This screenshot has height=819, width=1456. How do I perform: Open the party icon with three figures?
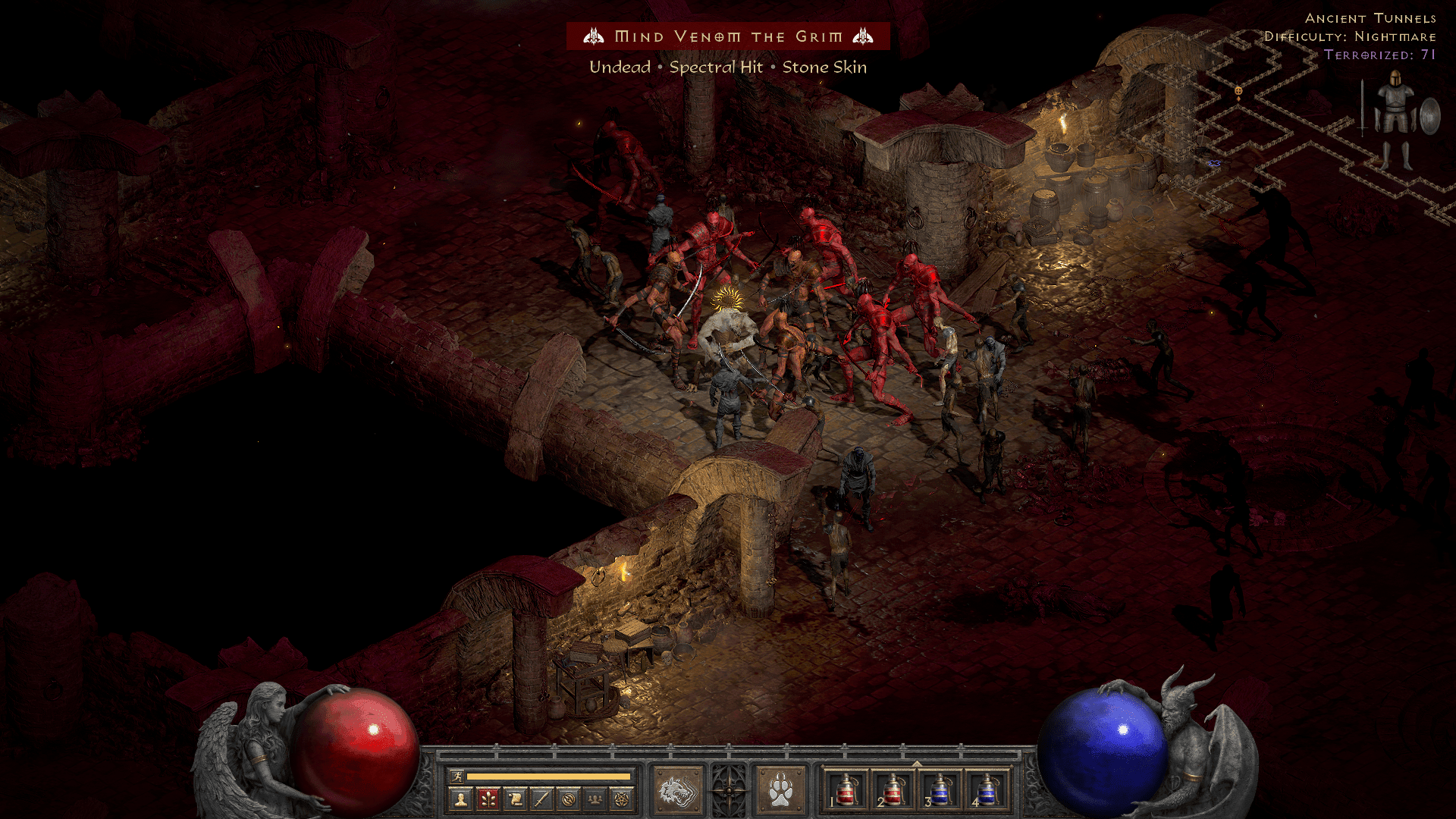point(595,799)
